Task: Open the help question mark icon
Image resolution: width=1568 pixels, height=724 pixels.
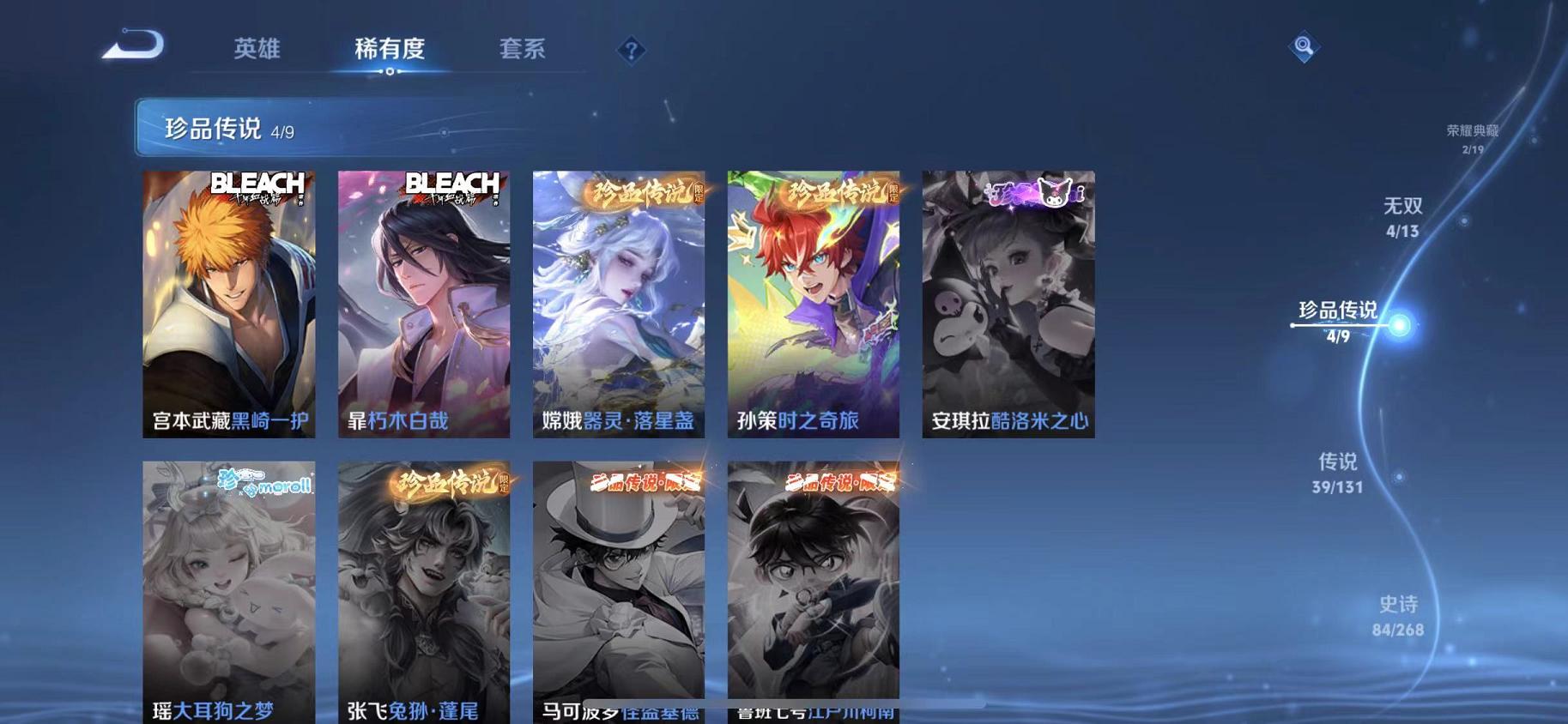Action: pos(633,51)
